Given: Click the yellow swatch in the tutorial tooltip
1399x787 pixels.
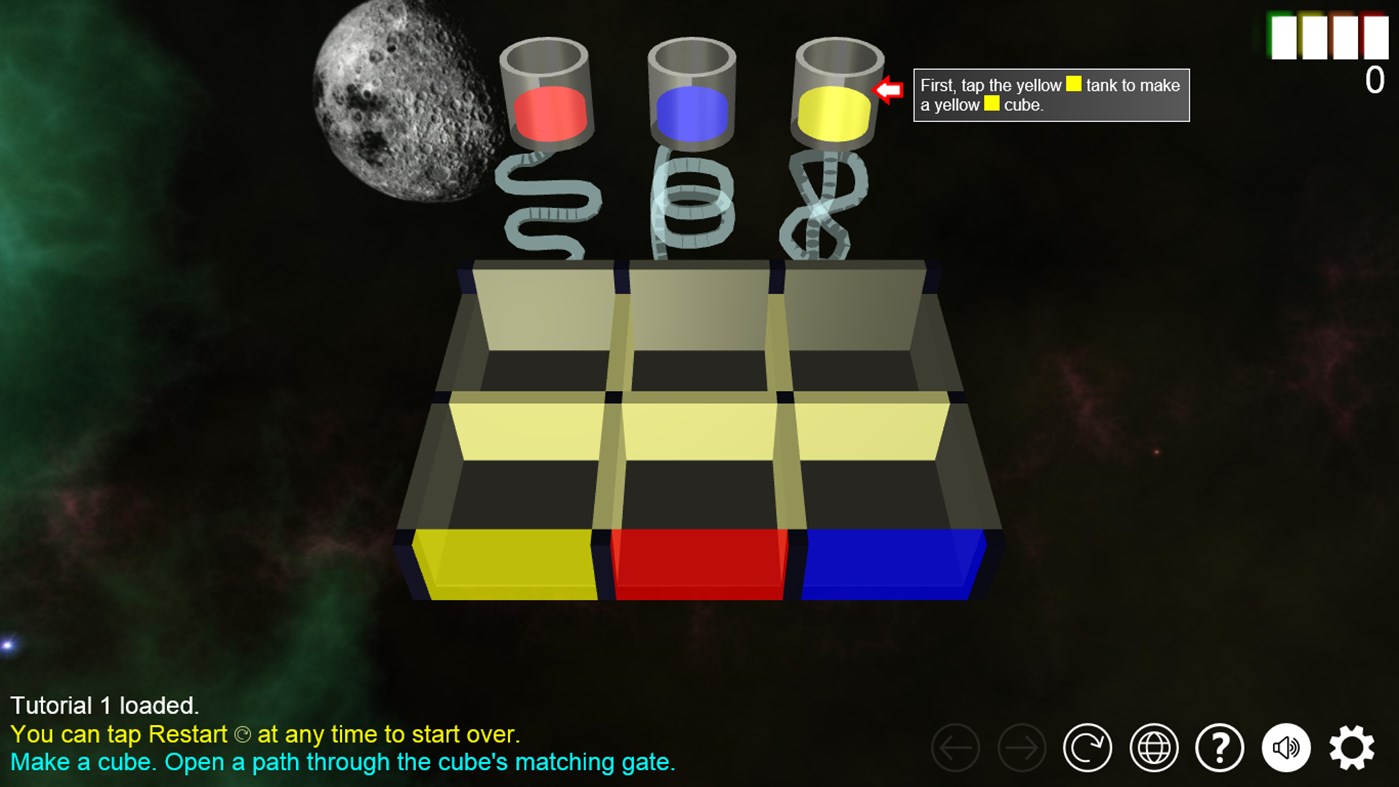Looking at the screenshot, I should 1073,85.
